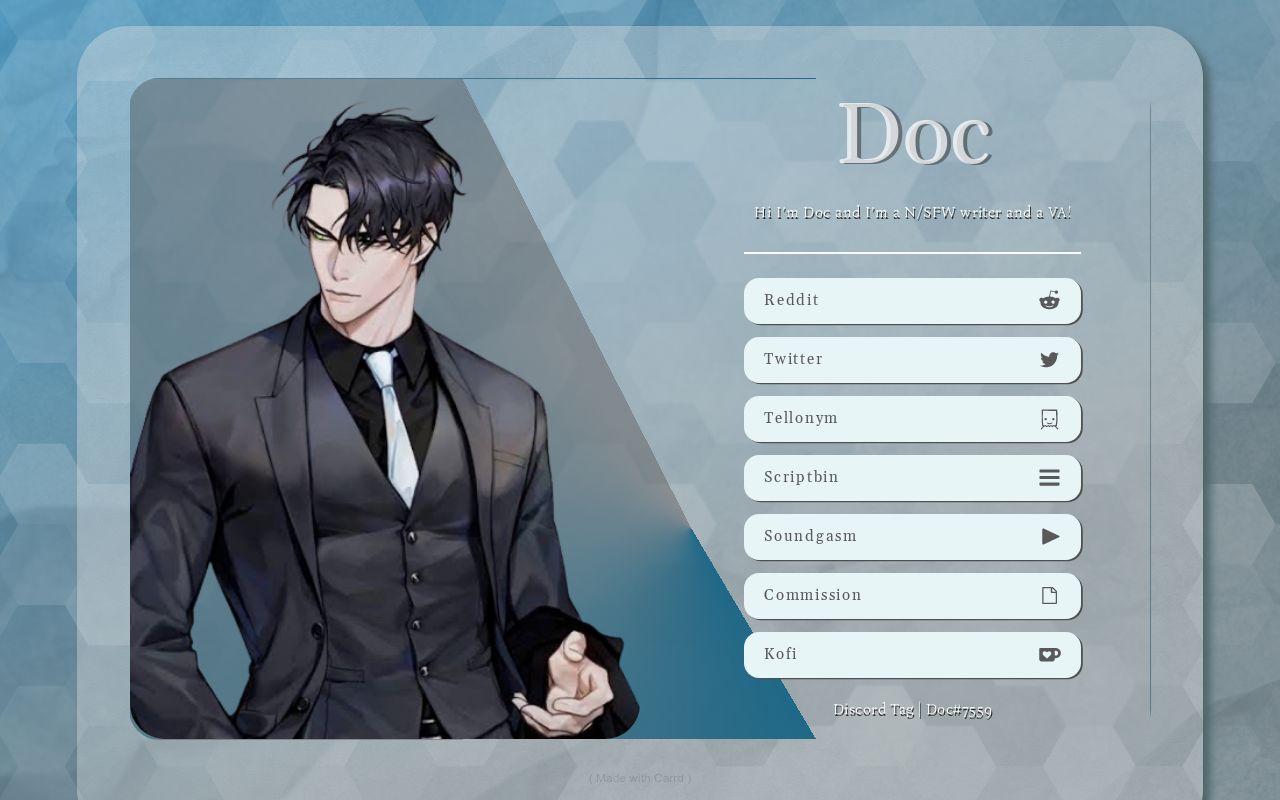Select the Discord Tag Doc#7559 text
Viewport: 1280px width, 800px height.
pos(912,710)
